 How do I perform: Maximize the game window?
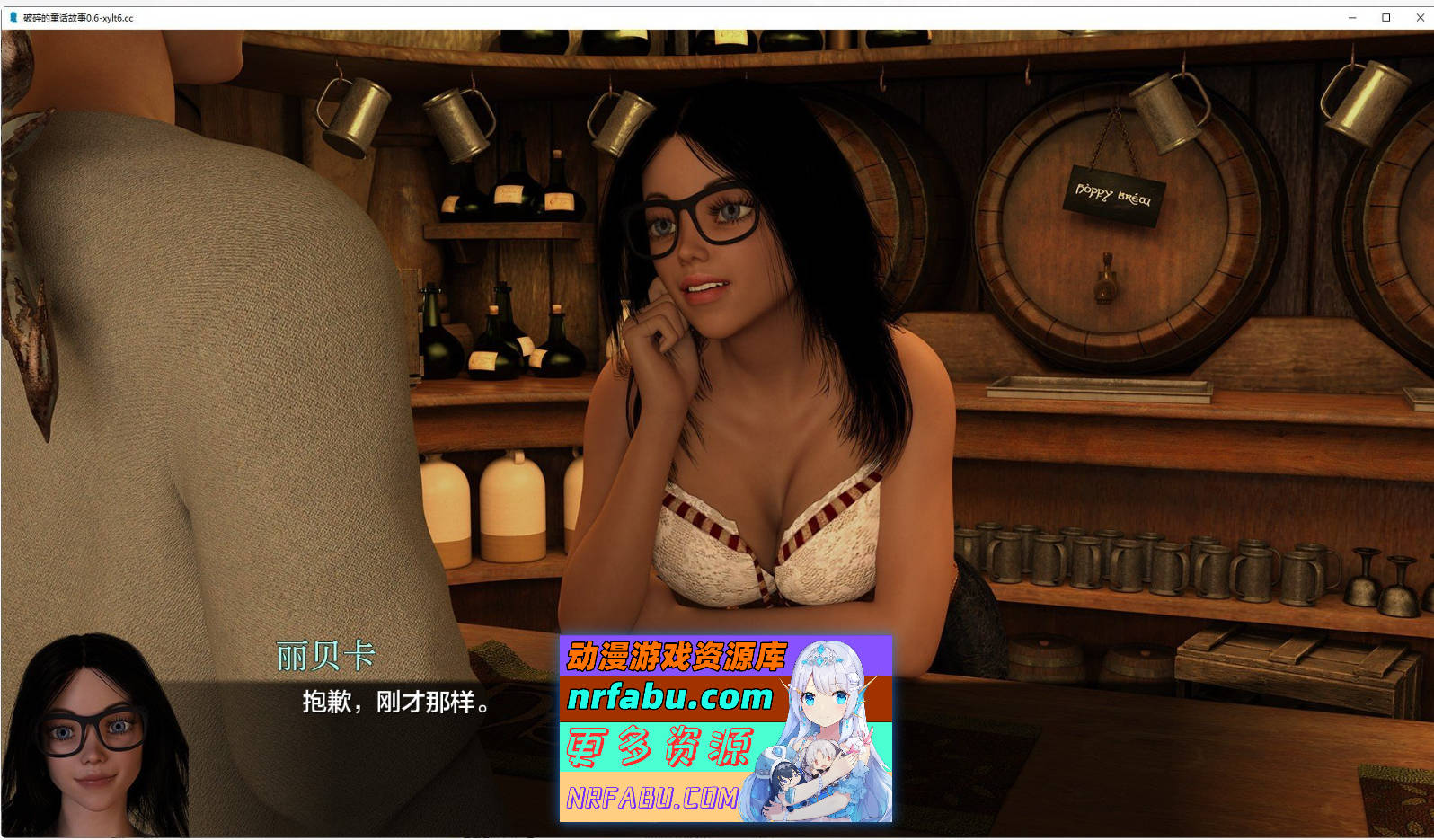[1386, 16]
